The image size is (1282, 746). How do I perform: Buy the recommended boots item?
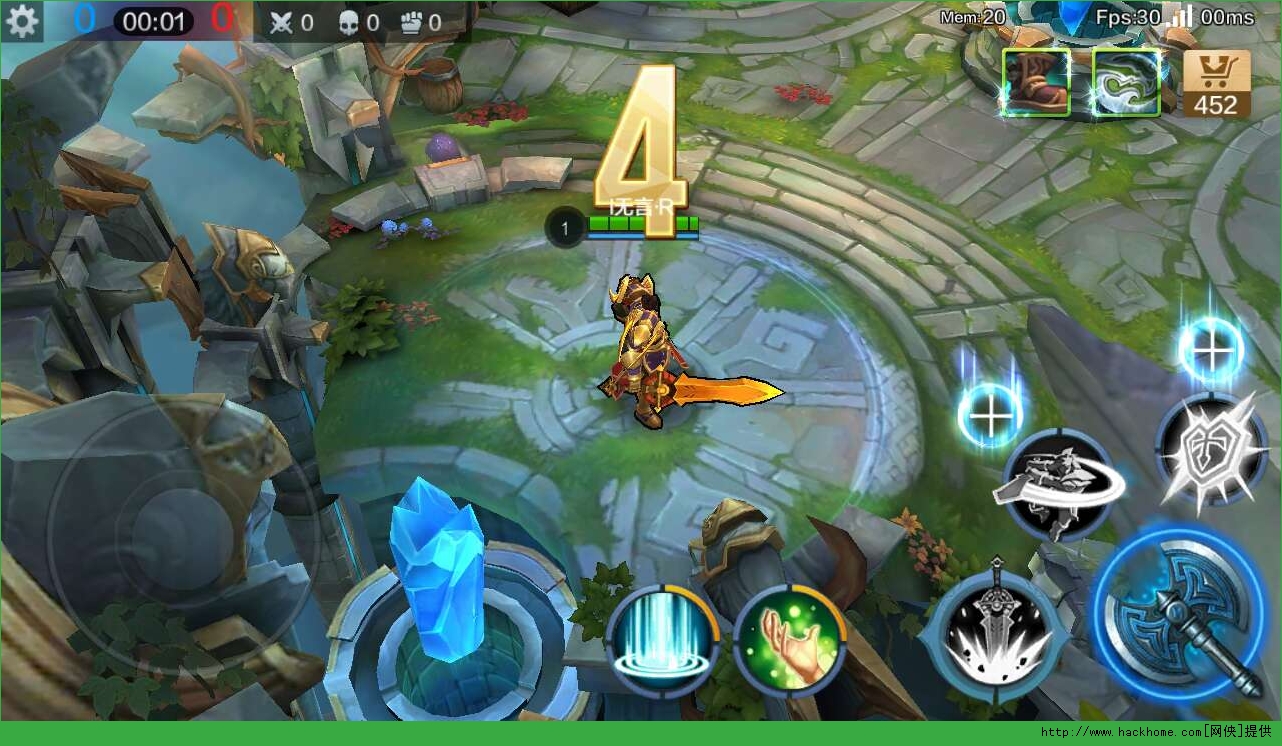[1036, 82]
